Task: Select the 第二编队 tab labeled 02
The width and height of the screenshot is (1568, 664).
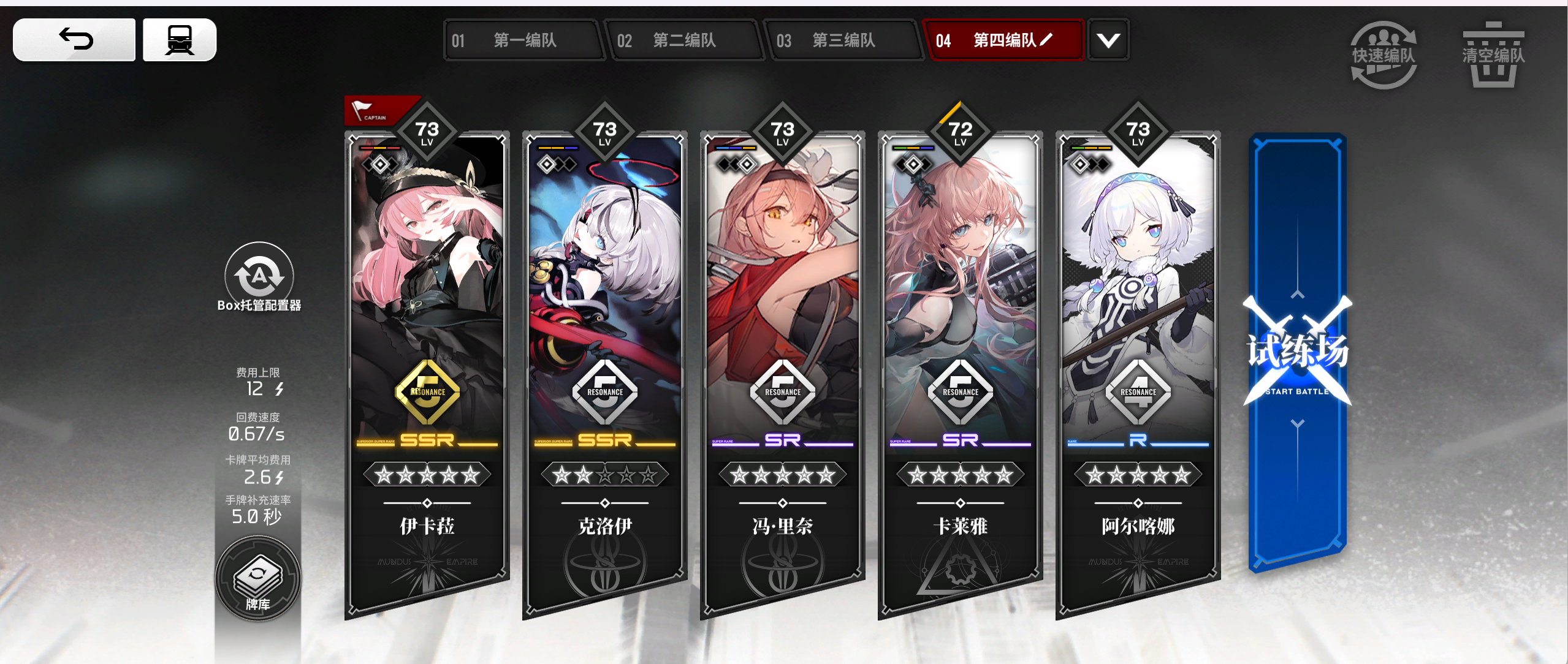Action: pos(685,40)
